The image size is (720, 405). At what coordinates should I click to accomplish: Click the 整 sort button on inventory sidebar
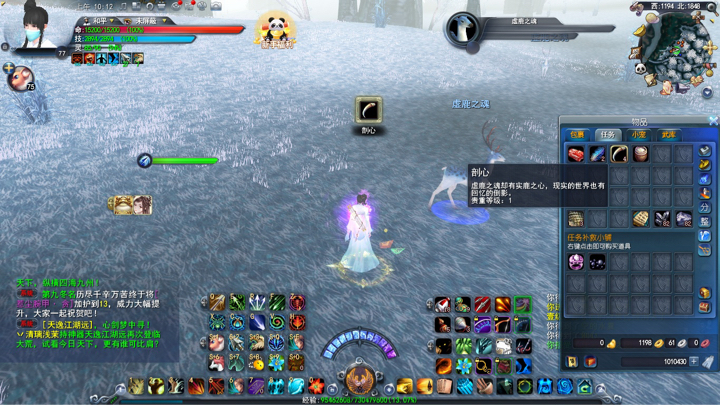705,222
